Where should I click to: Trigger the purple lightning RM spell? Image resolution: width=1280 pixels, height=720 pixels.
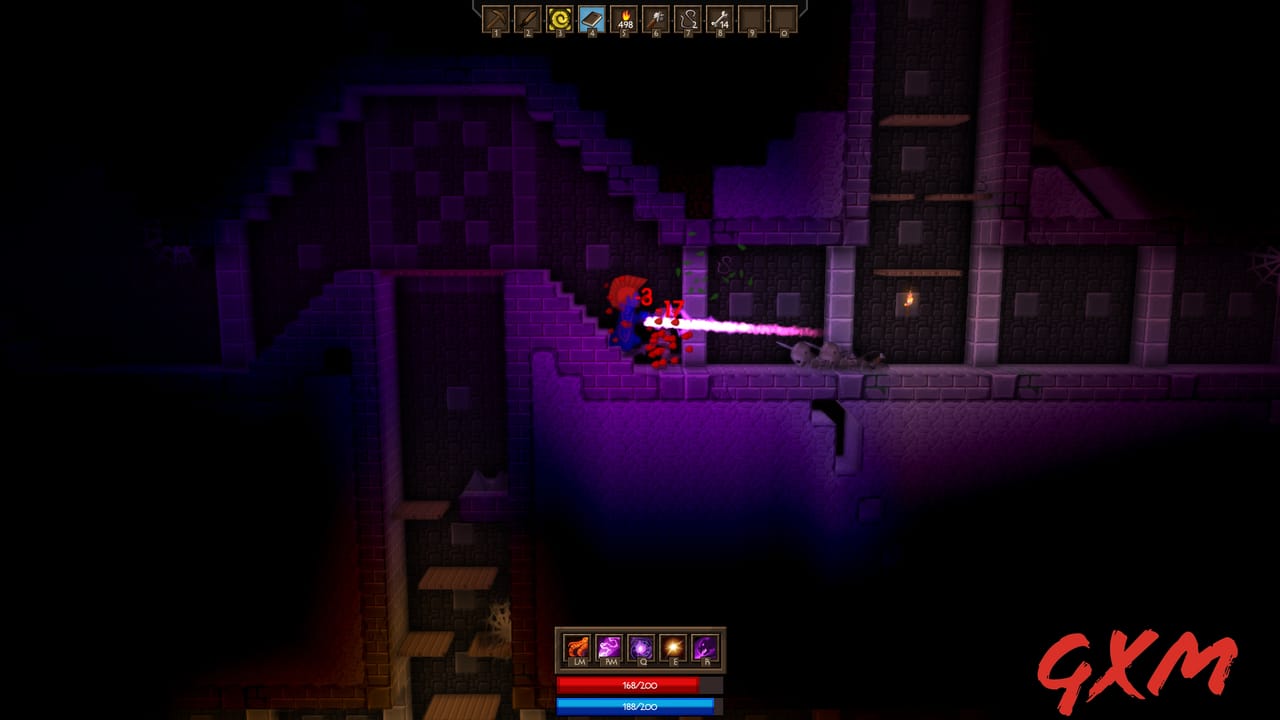[x=608, y=647]
